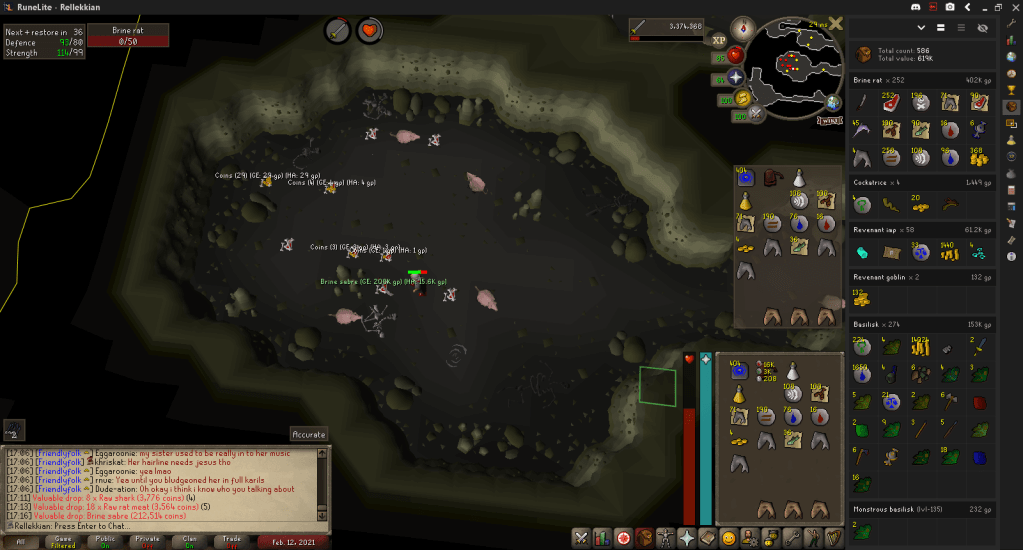Open the Spellbook tab
The image size is (1023, 550).
[707, 537]
